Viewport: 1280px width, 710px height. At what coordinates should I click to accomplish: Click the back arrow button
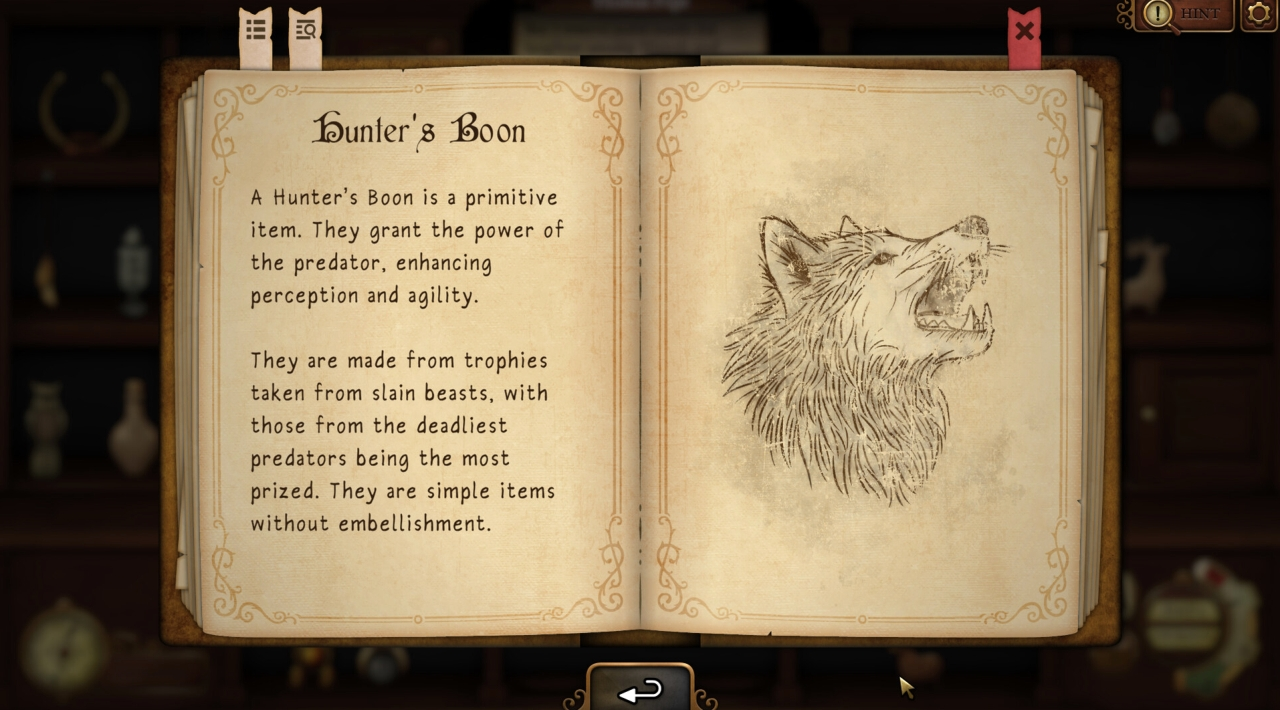tap(640, 690)
